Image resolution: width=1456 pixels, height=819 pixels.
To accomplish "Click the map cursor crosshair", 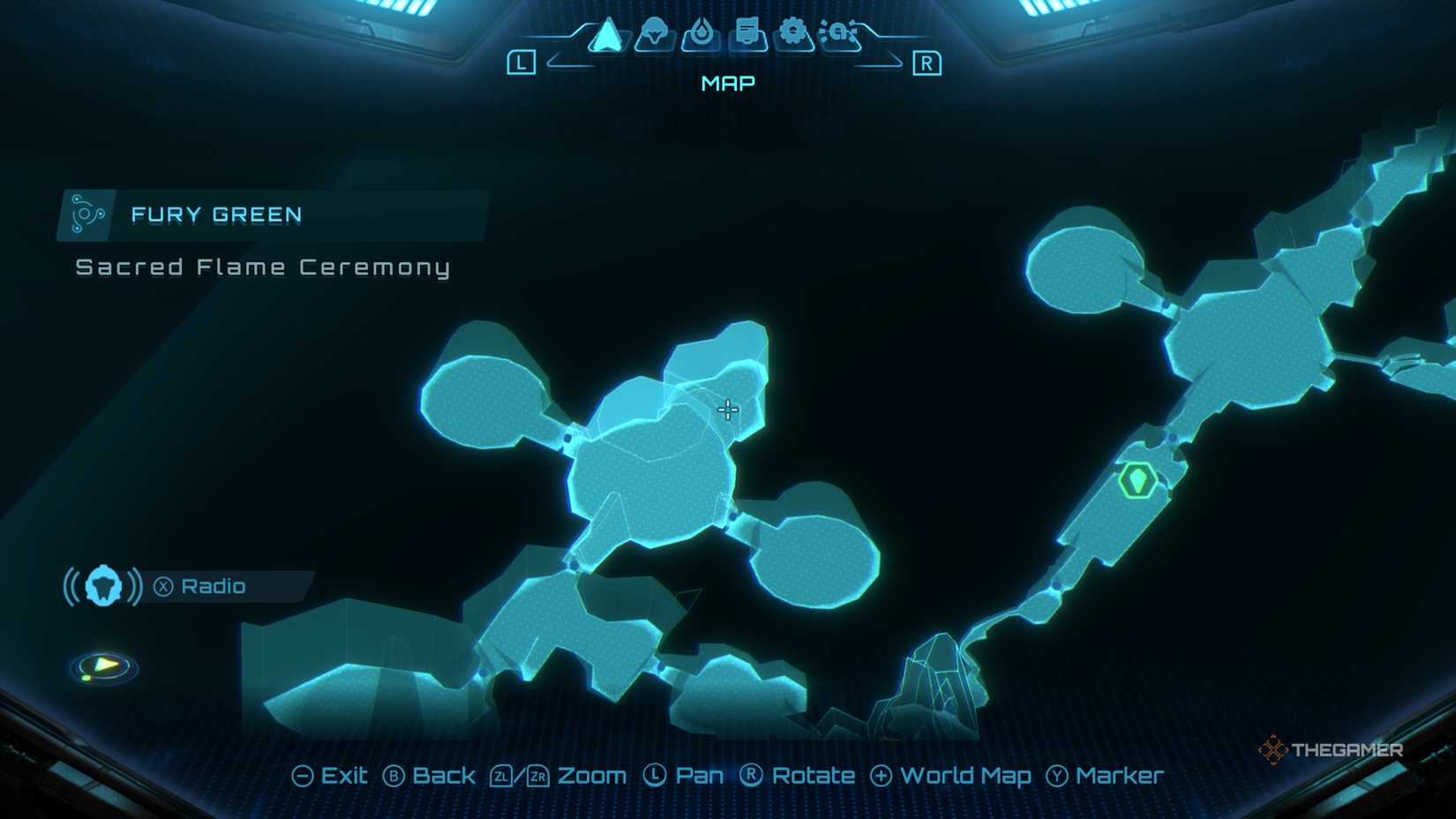I will (x=727, y=409).
